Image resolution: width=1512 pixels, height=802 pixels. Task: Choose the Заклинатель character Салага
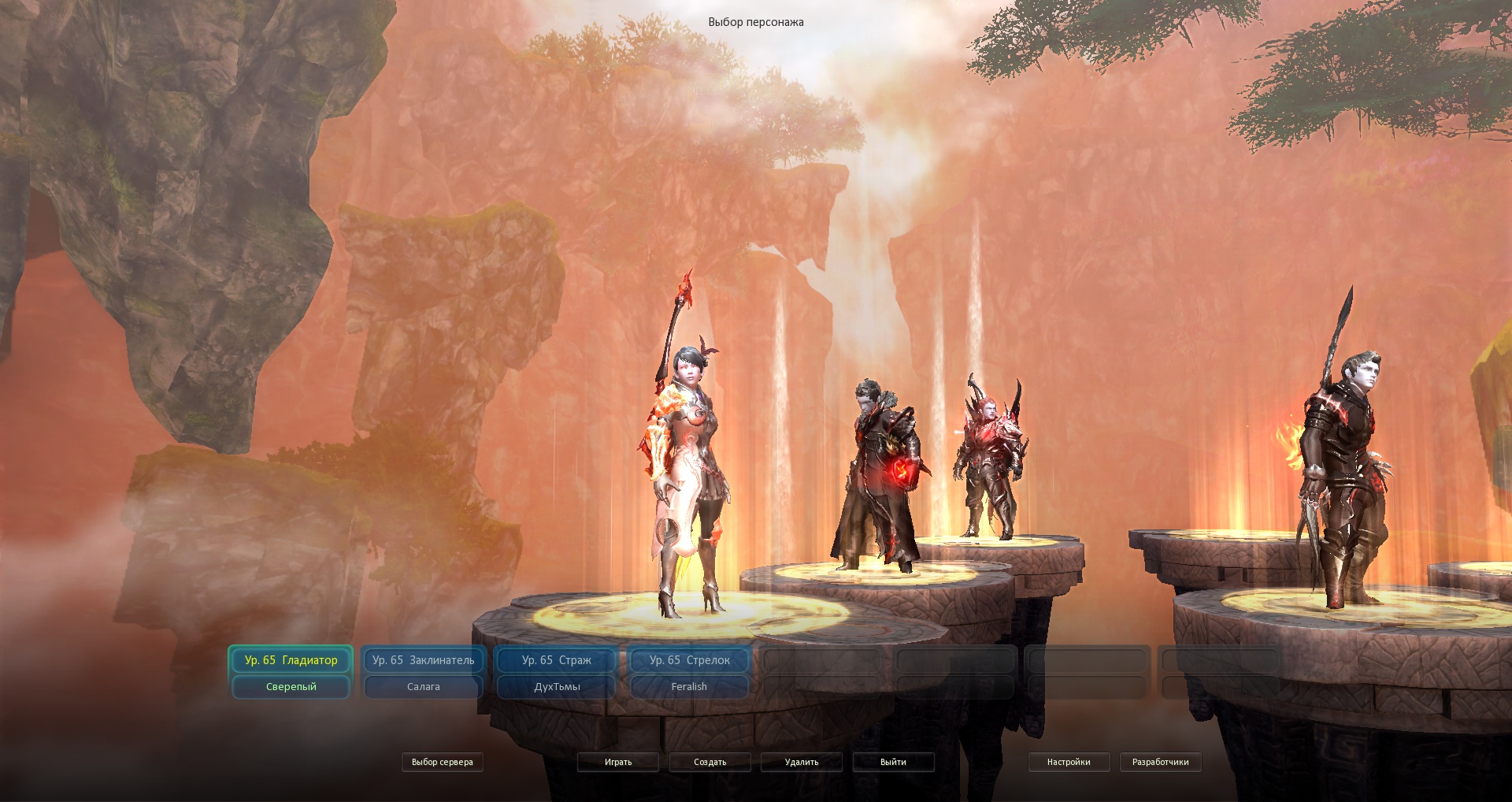pyautogui.click(x=423, y=672)
